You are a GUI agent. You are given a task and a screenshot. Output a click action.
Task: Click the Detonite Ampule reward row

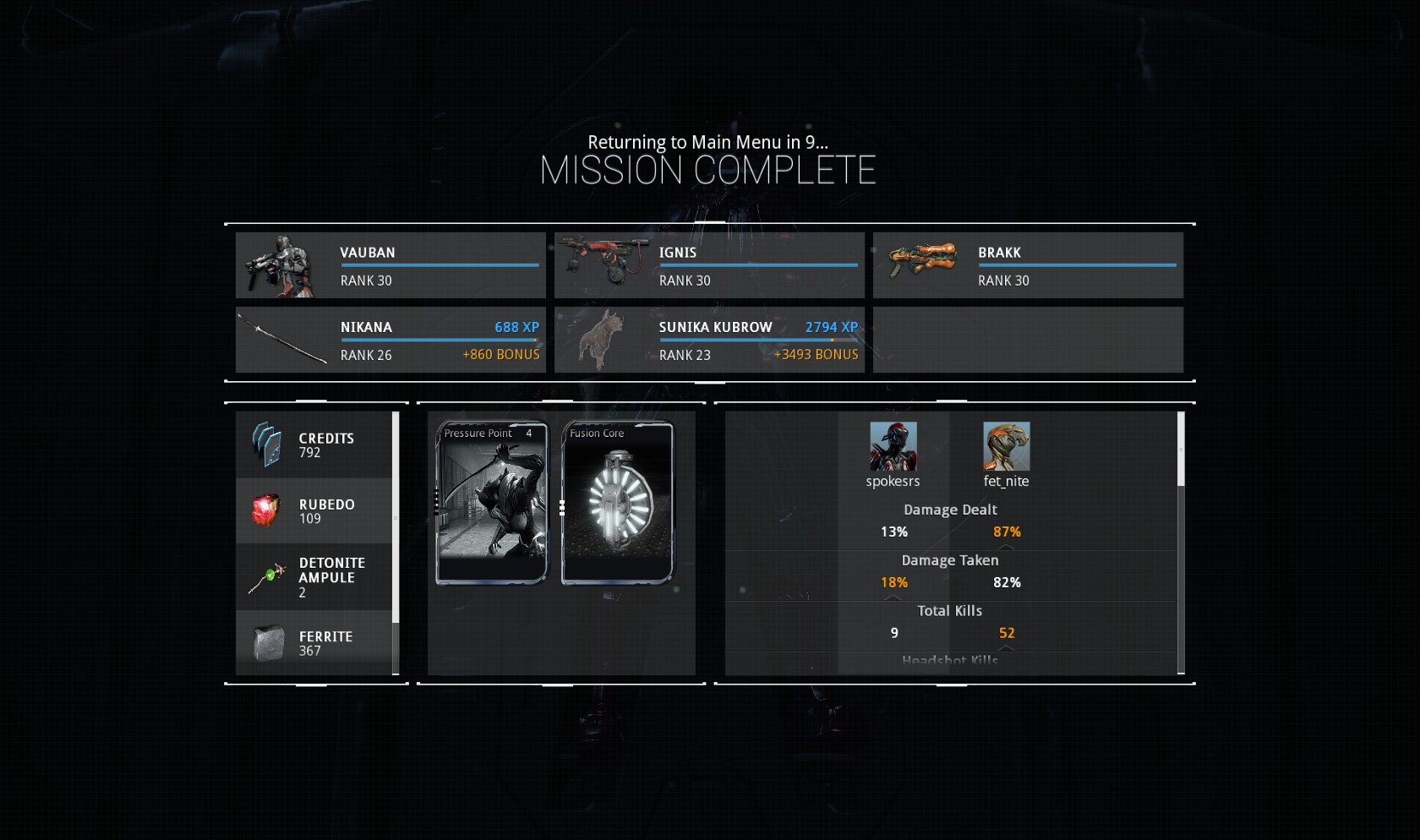[x=314, y=577]
